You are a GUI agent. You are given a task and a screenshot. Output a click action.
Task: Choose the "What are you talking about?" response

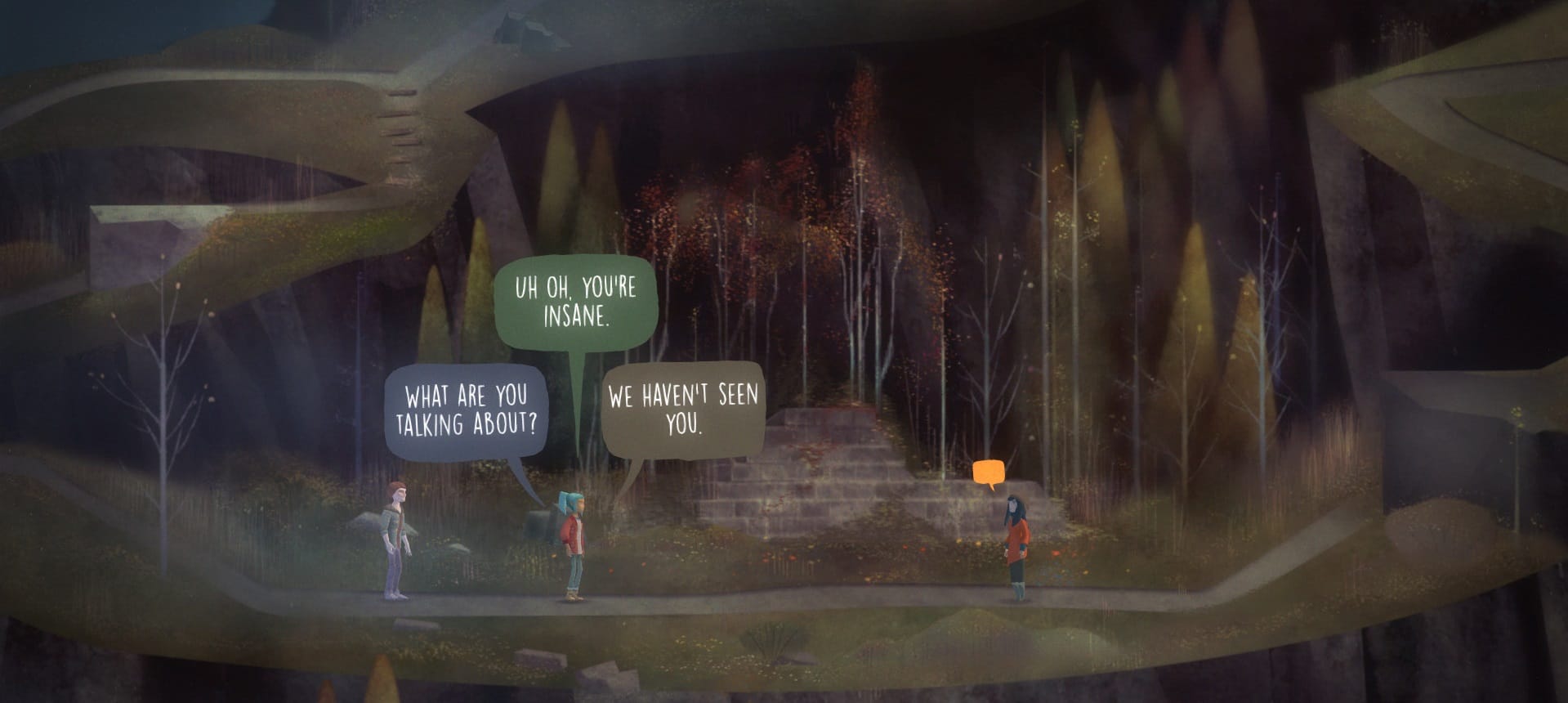[x=466, y=410]
